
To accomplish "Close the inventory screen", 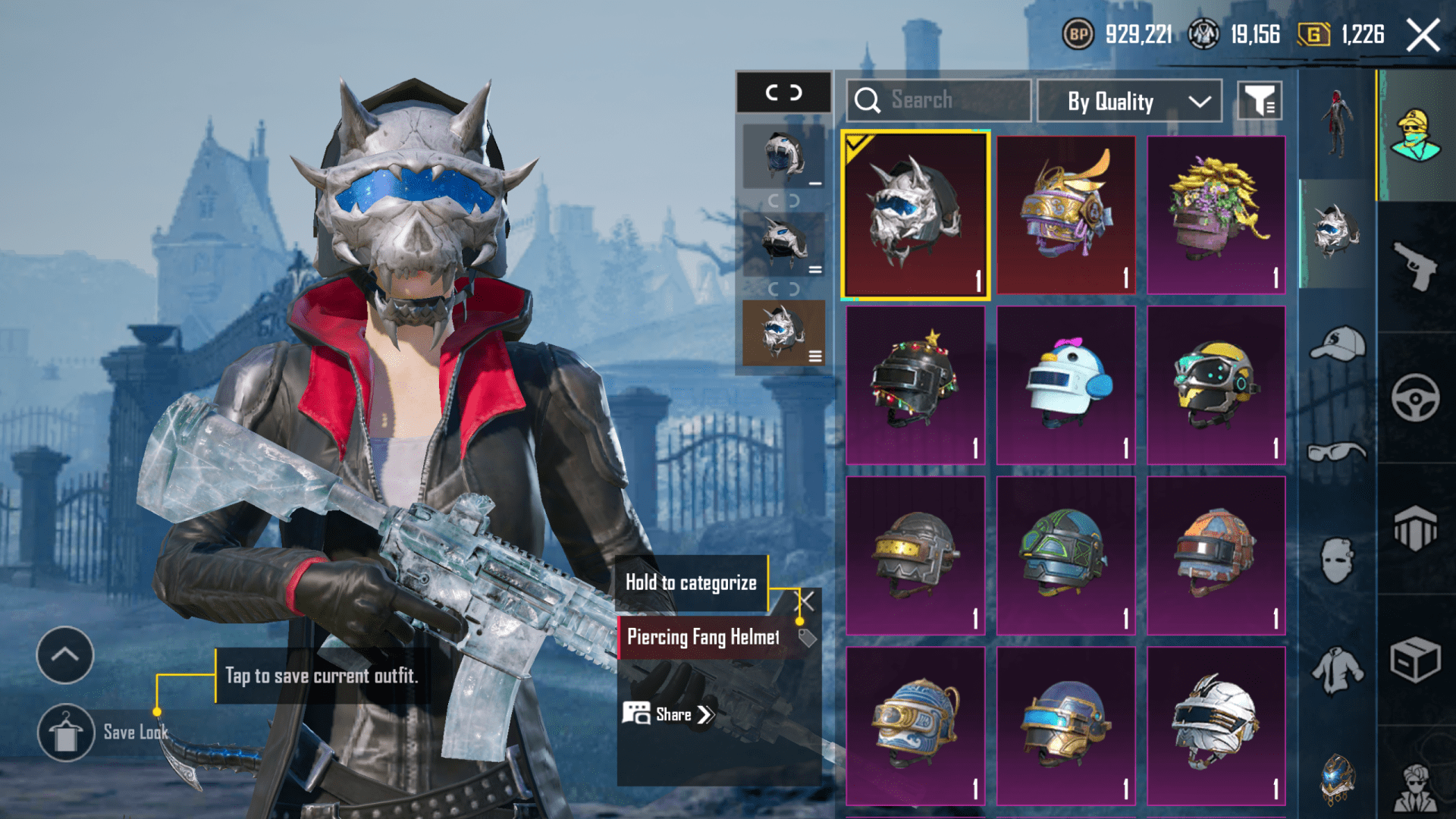I will (1423, 35).
